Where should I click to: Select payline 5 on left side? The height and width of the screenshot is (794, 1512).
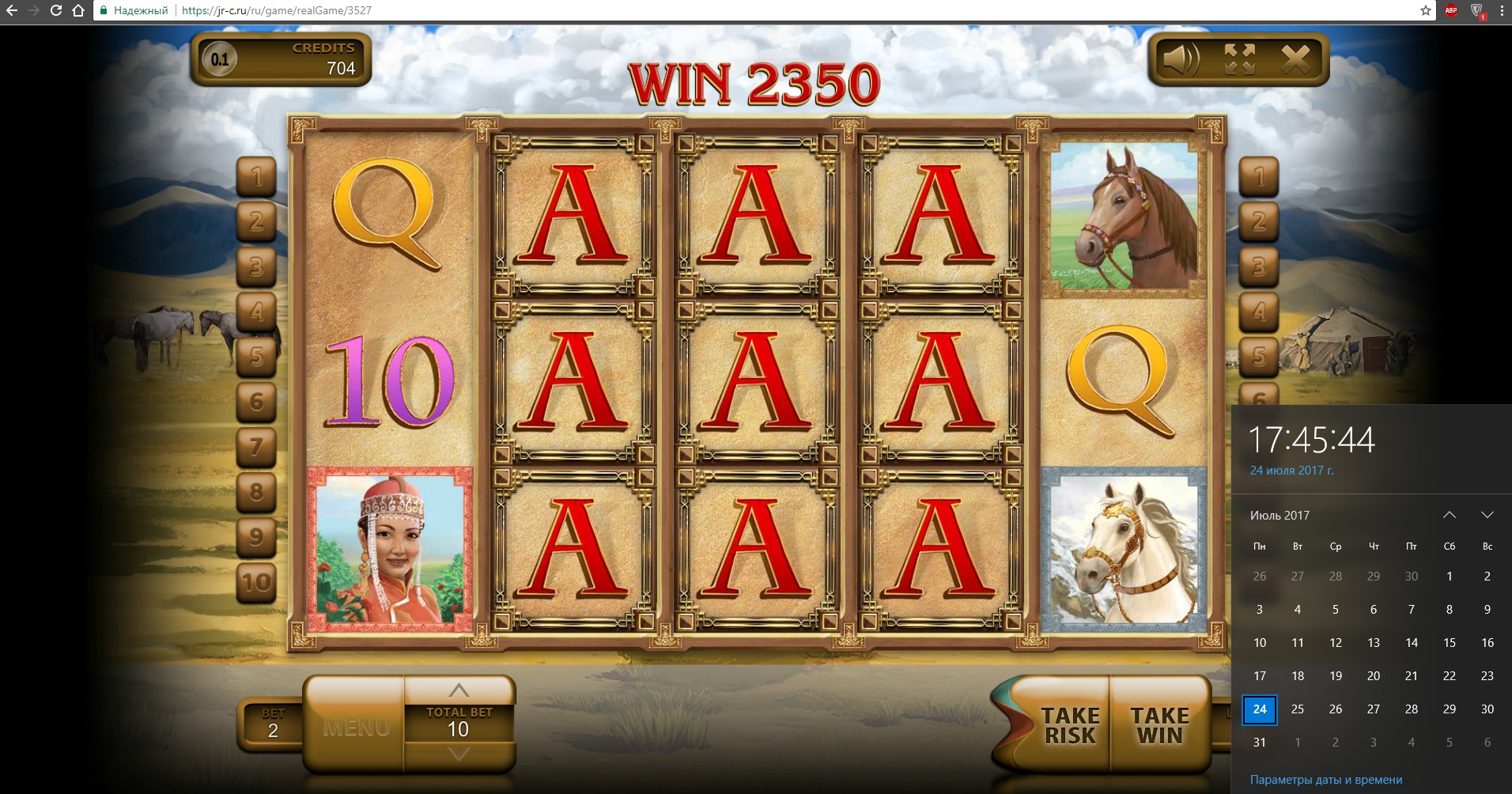[256, 357]
